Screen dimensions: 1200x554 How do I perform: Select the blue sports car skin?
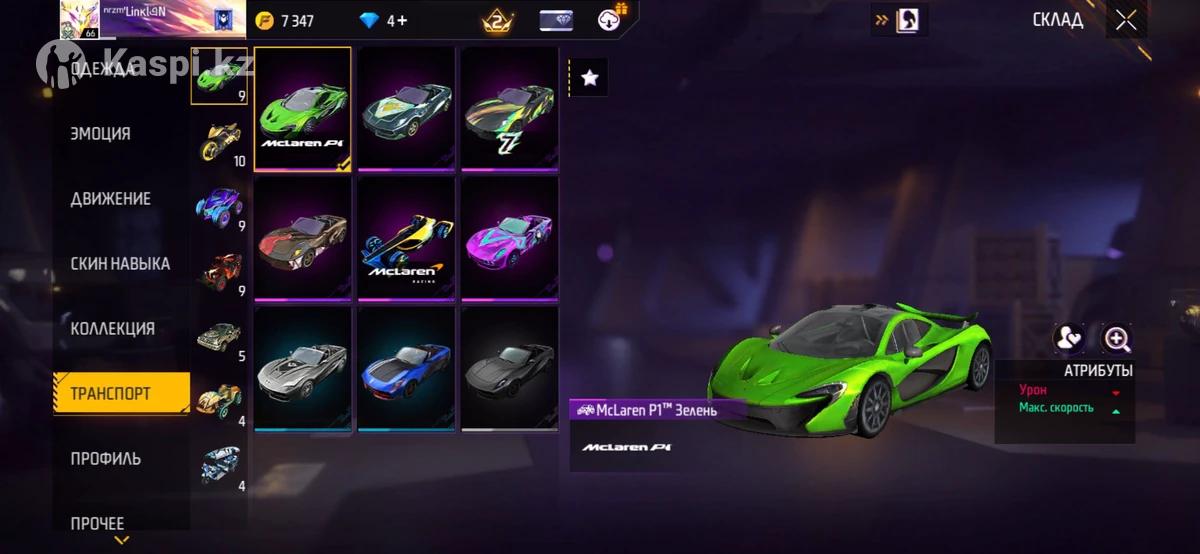pyautogui.click(x=406, y=368)
